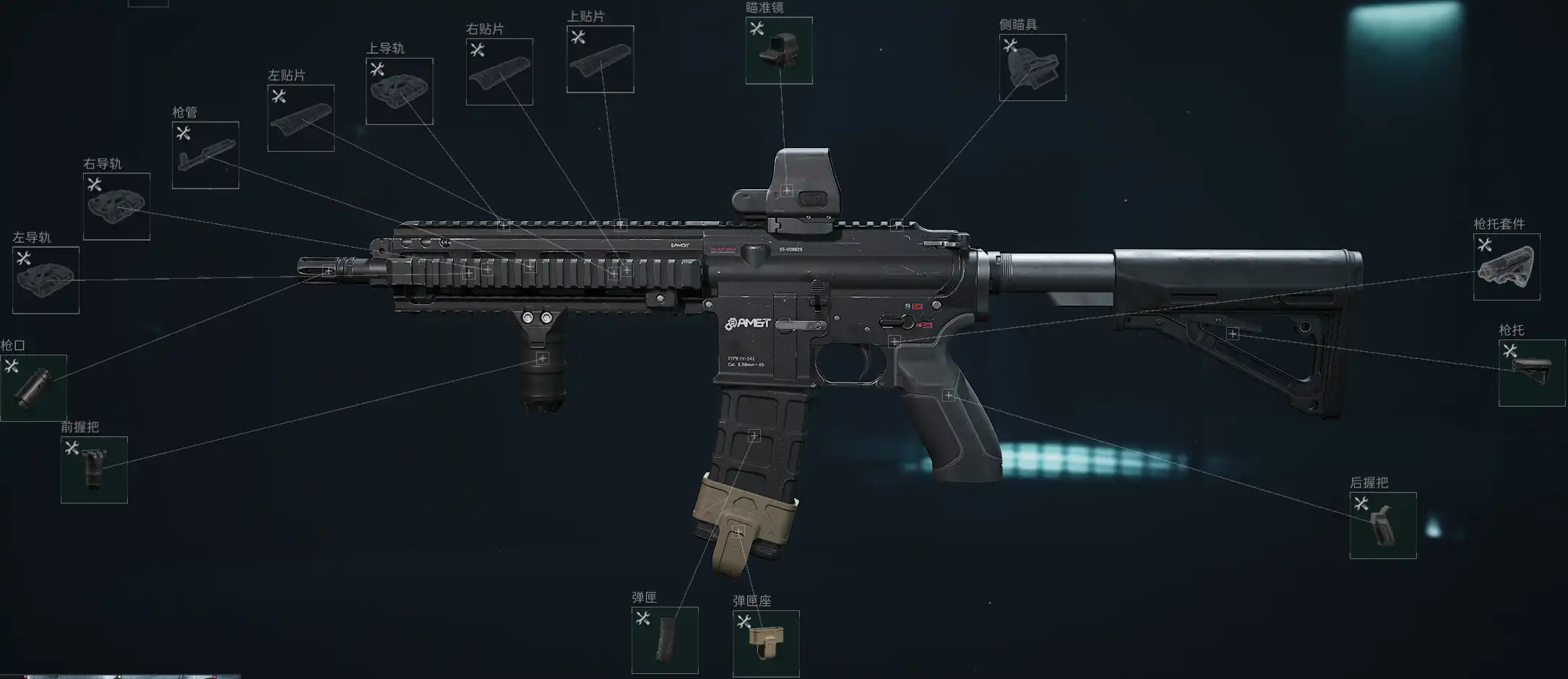Image resolution: width=1568 pixels, height=679 pixels.
Task: Select the 右导轨 right rail slot
Action: tap(116, 206)
